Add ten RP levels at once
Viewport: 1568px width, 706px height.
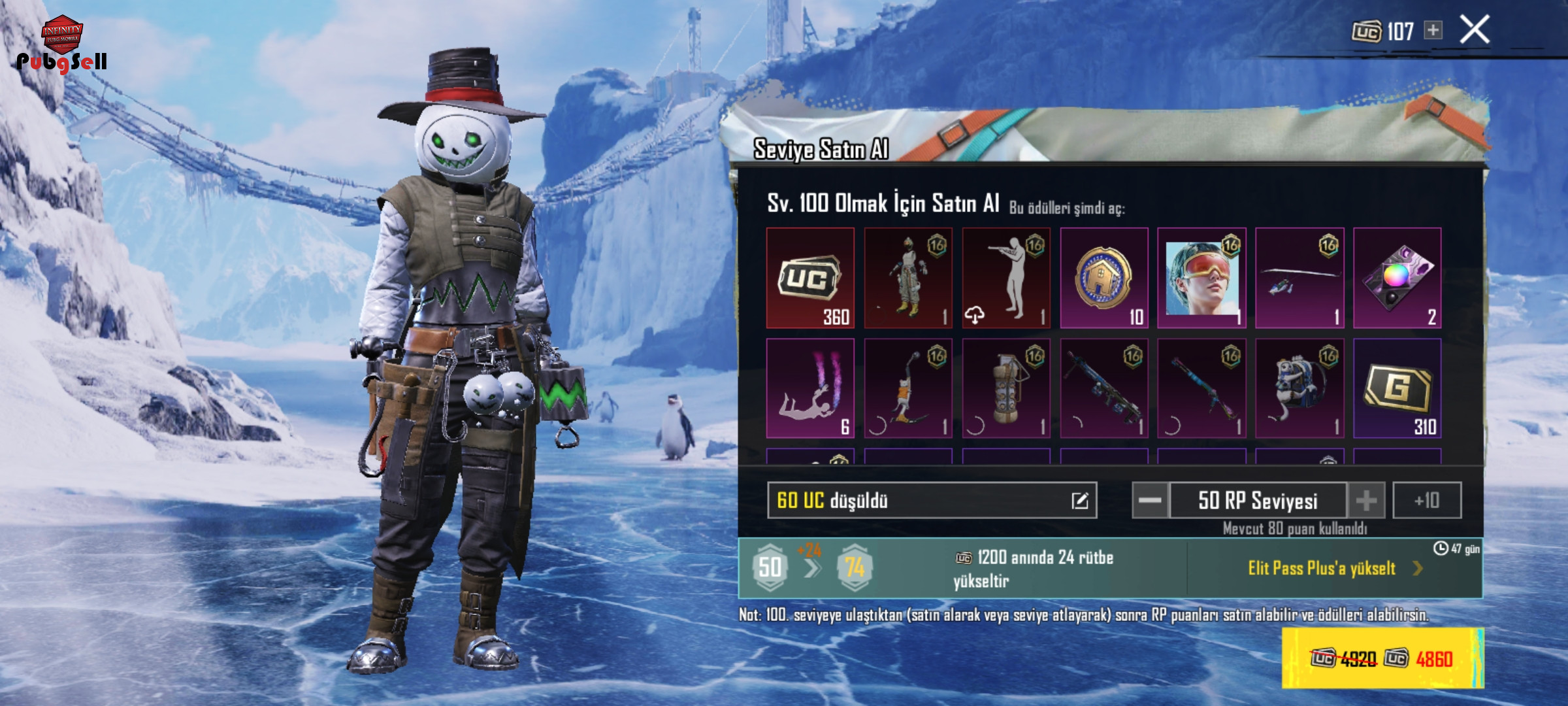pos(1427,501)
